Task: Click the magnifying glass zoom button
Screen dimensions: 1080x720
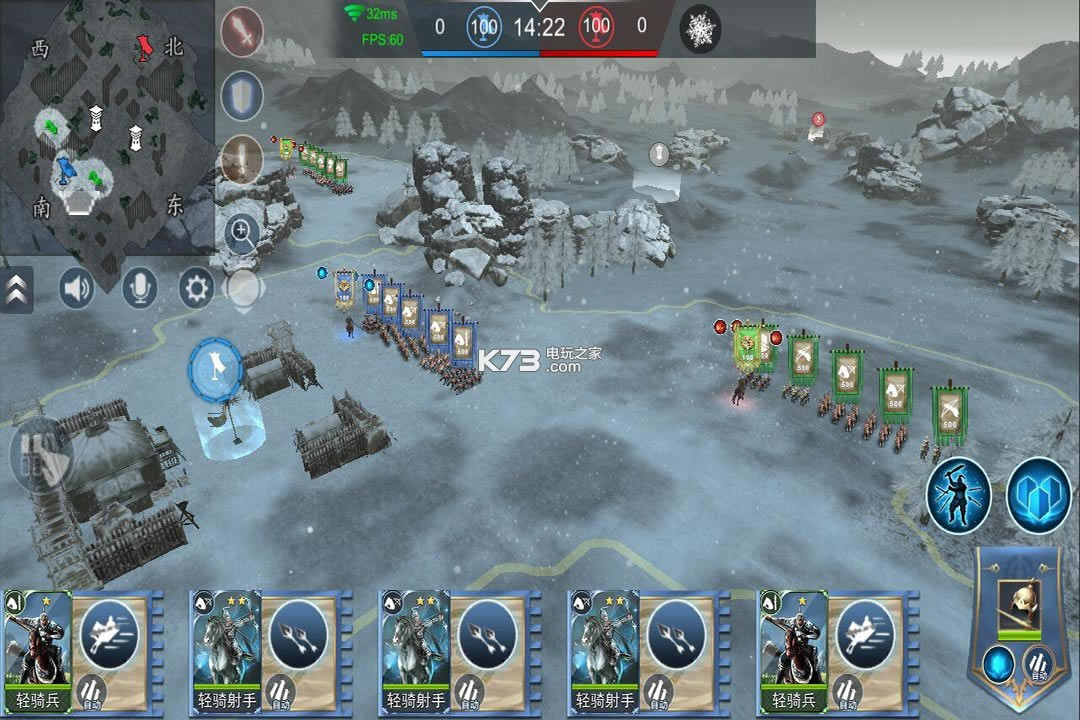Action: coord(241,234)
